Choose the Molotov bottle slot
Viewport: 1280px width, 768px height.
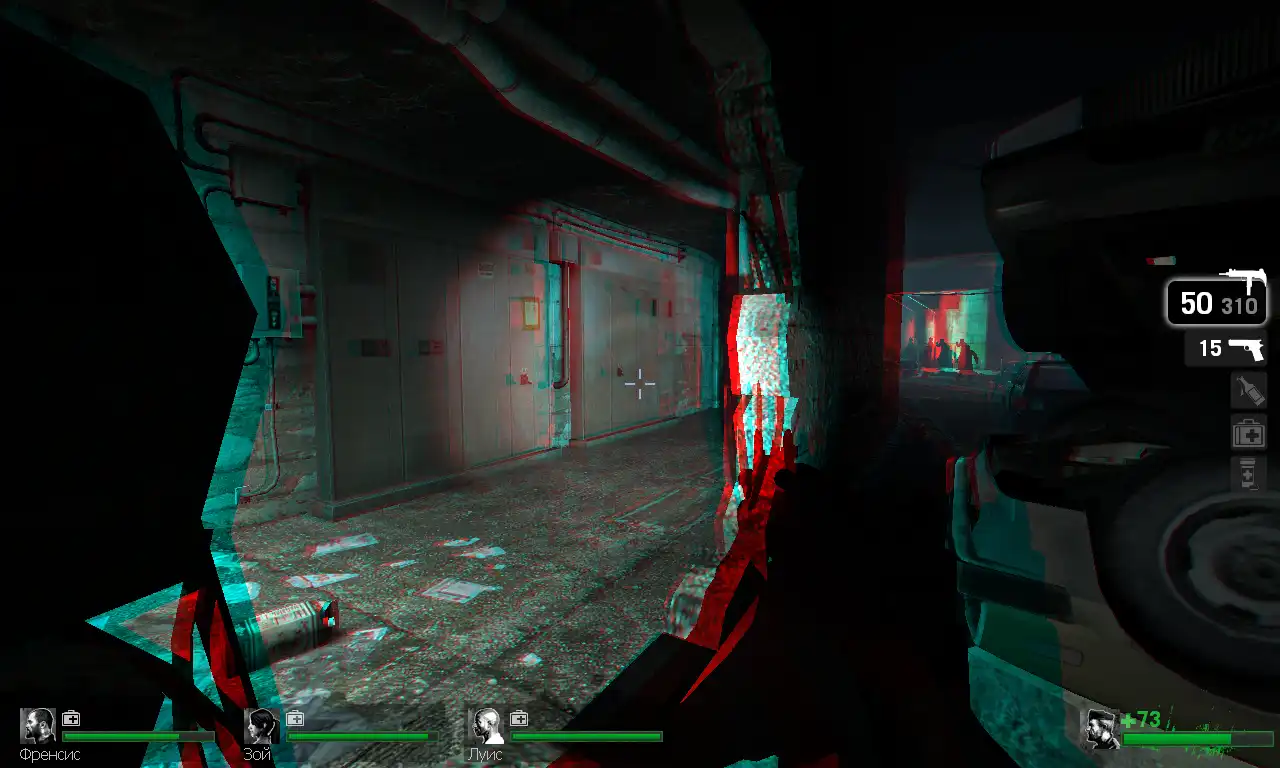(1249, 391)
